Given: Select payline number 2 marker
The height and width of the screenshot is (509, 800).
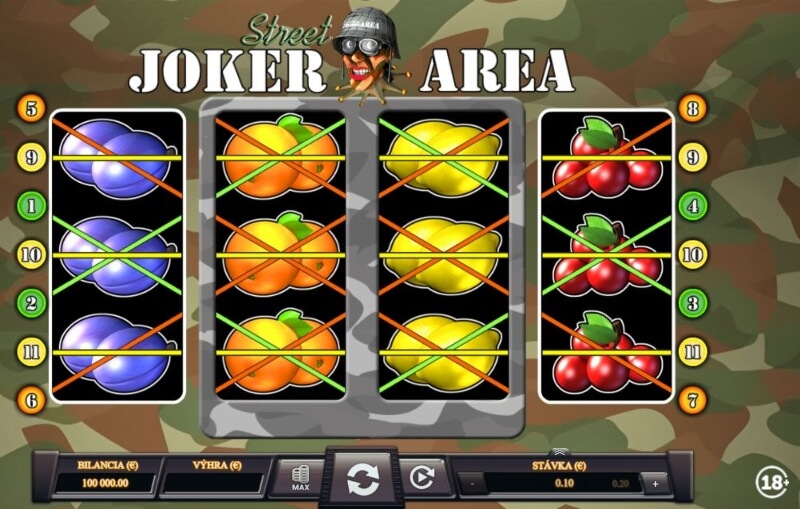Looking at the screenshot, I should pyautogui.click(x=32, y=302).
